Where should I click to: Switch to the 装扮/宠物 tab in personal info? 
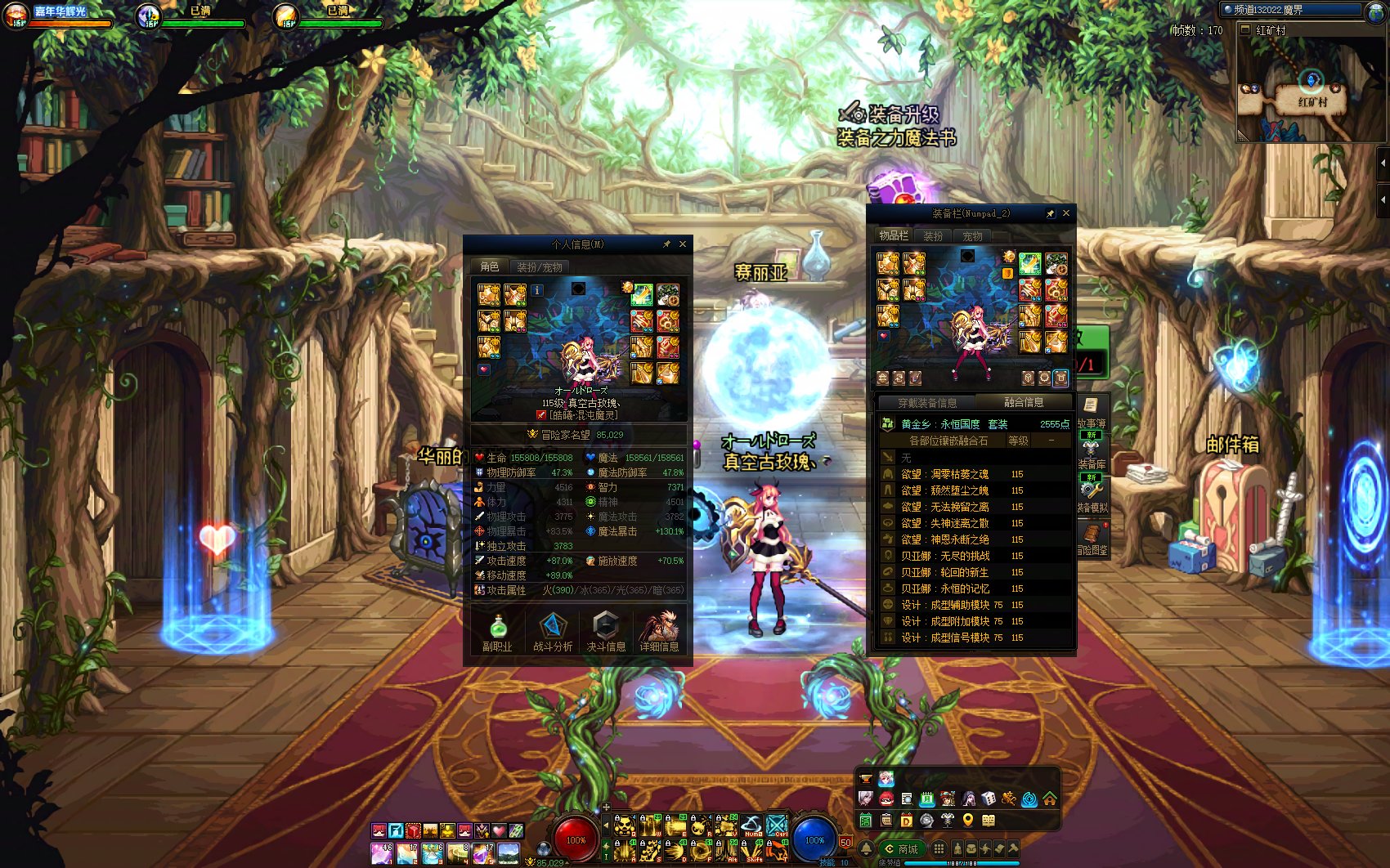[540, 268]
